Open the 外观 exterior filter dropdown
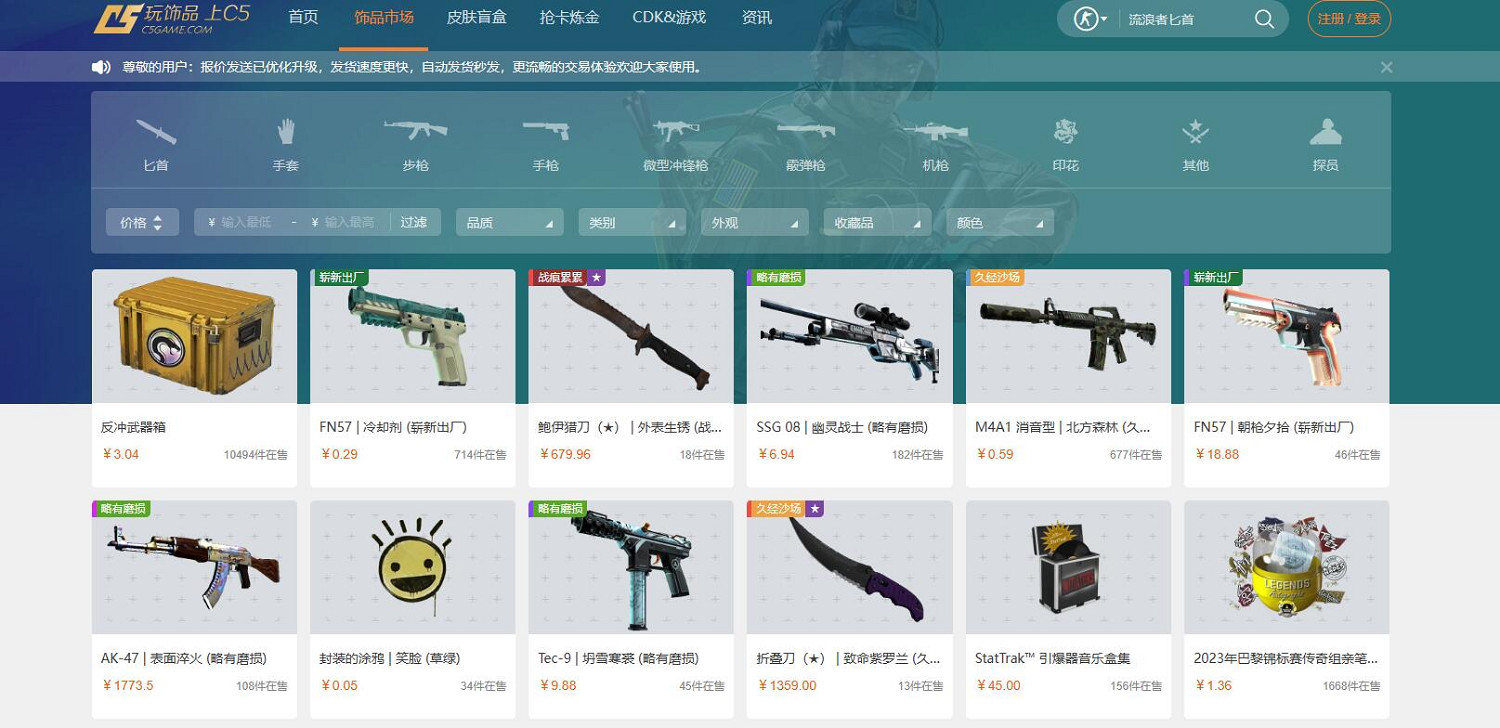Viewport: 1500px width, 728px height. [754, 222]
